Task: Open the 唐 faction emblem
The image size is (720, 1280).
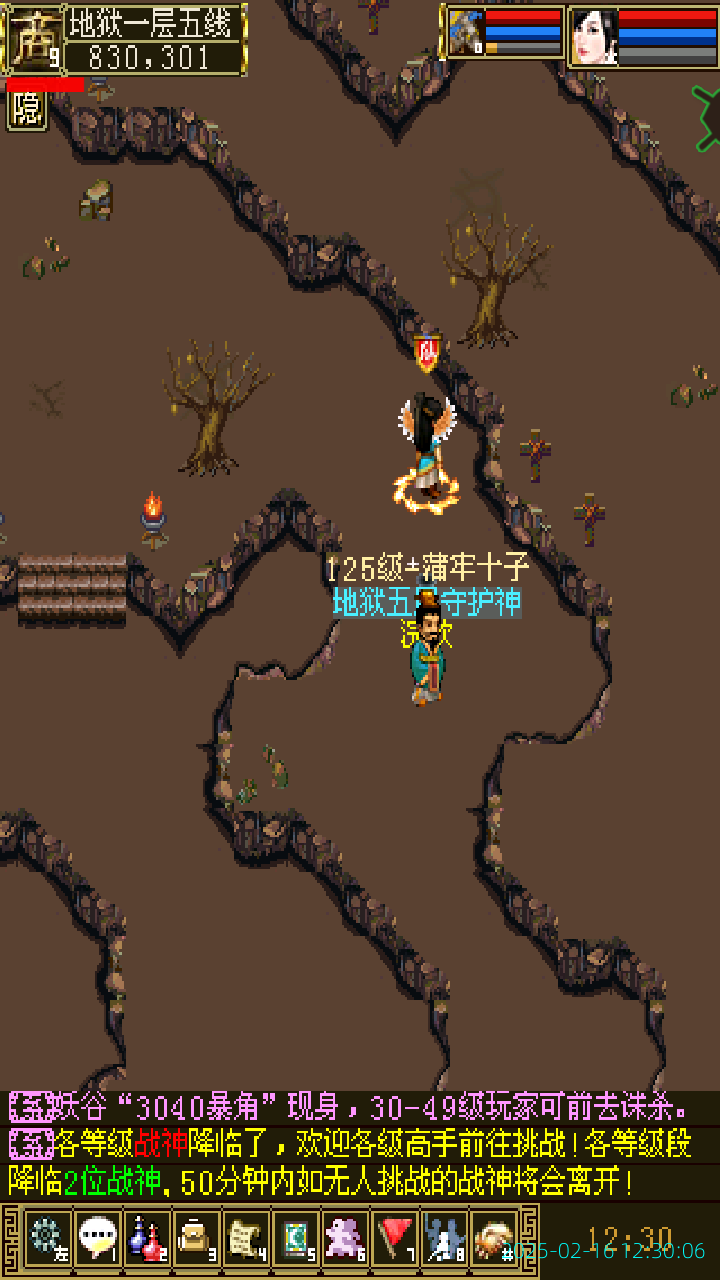Action: click(x=34, y=40)
